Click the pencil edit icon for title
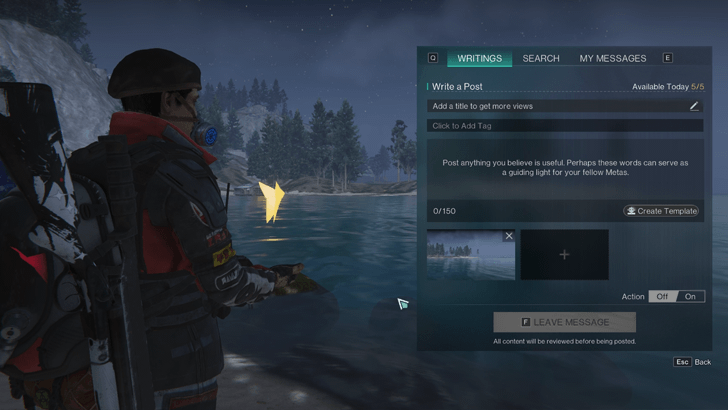Viewport: 728px width, 410px height. coord(695,106)
